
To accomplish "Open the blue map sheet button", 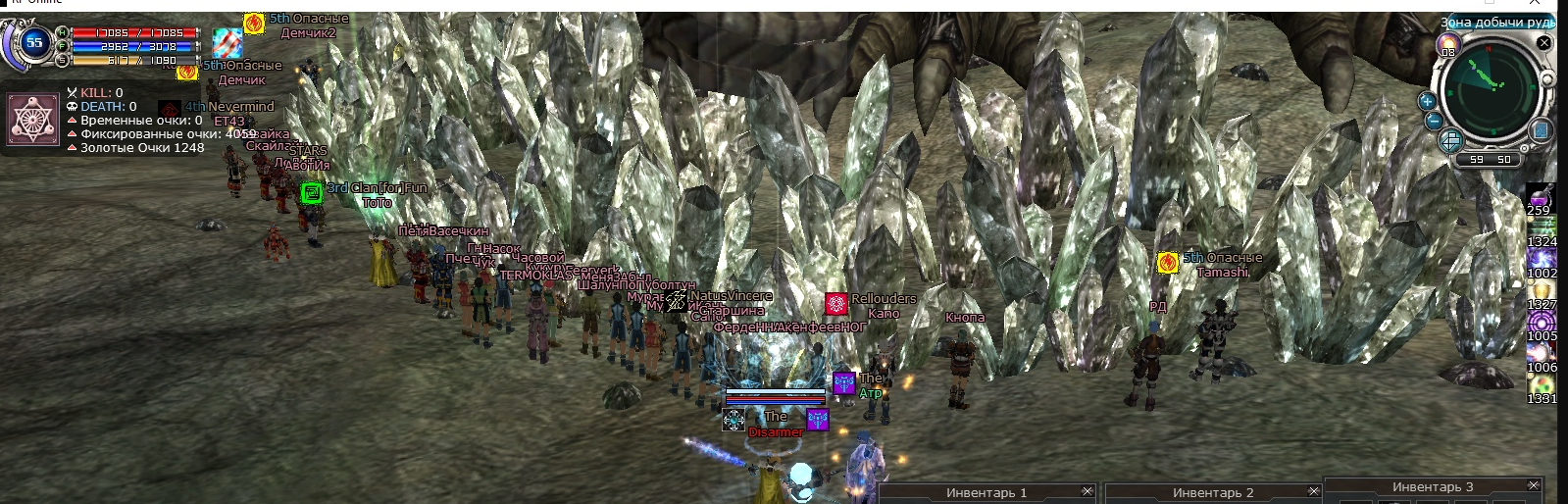I will pyautogui.click(x=1540, y=130).
